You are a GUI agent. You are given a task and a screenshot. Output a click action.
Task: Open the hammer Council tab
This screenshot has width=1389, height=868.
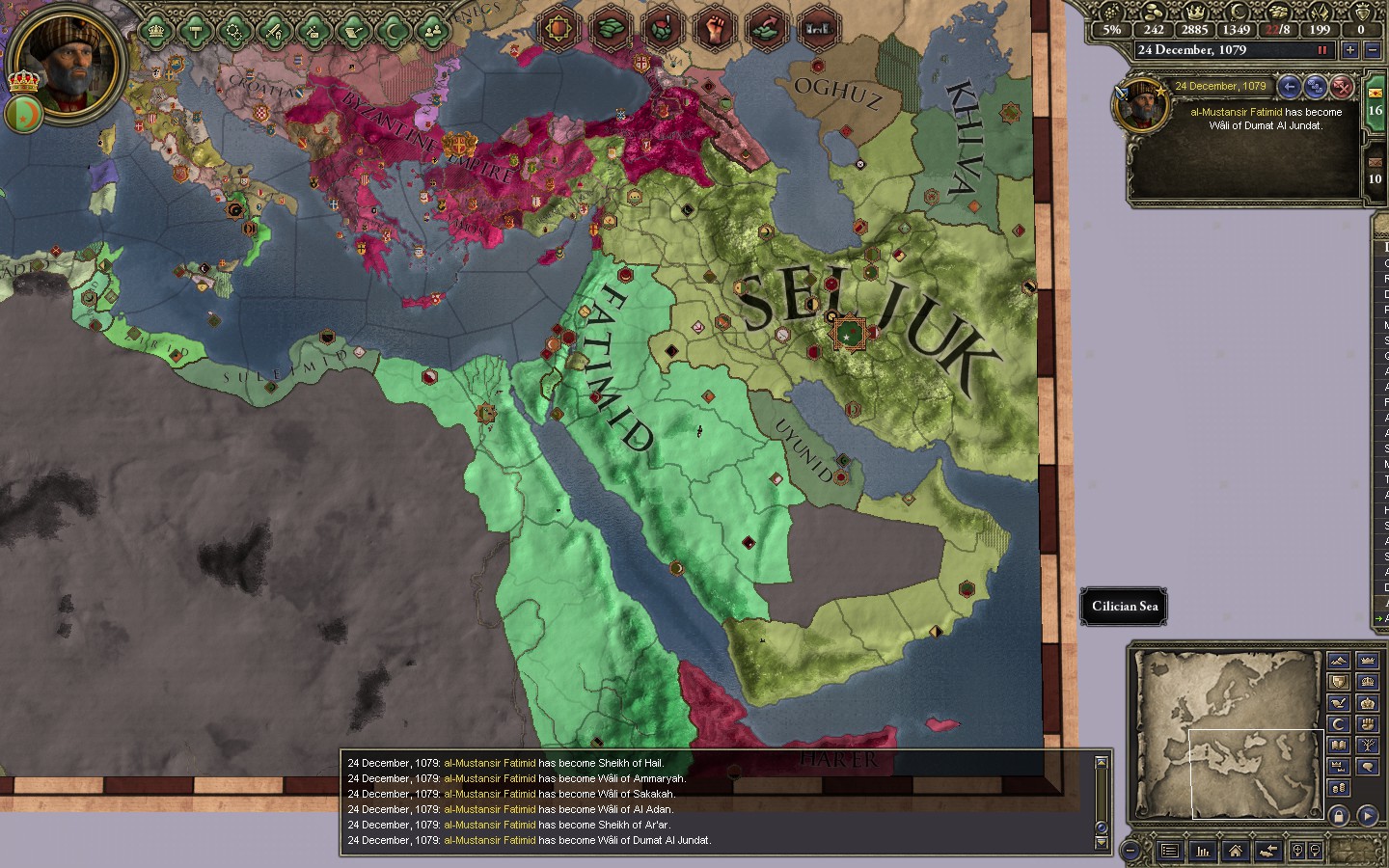[195, 32]
